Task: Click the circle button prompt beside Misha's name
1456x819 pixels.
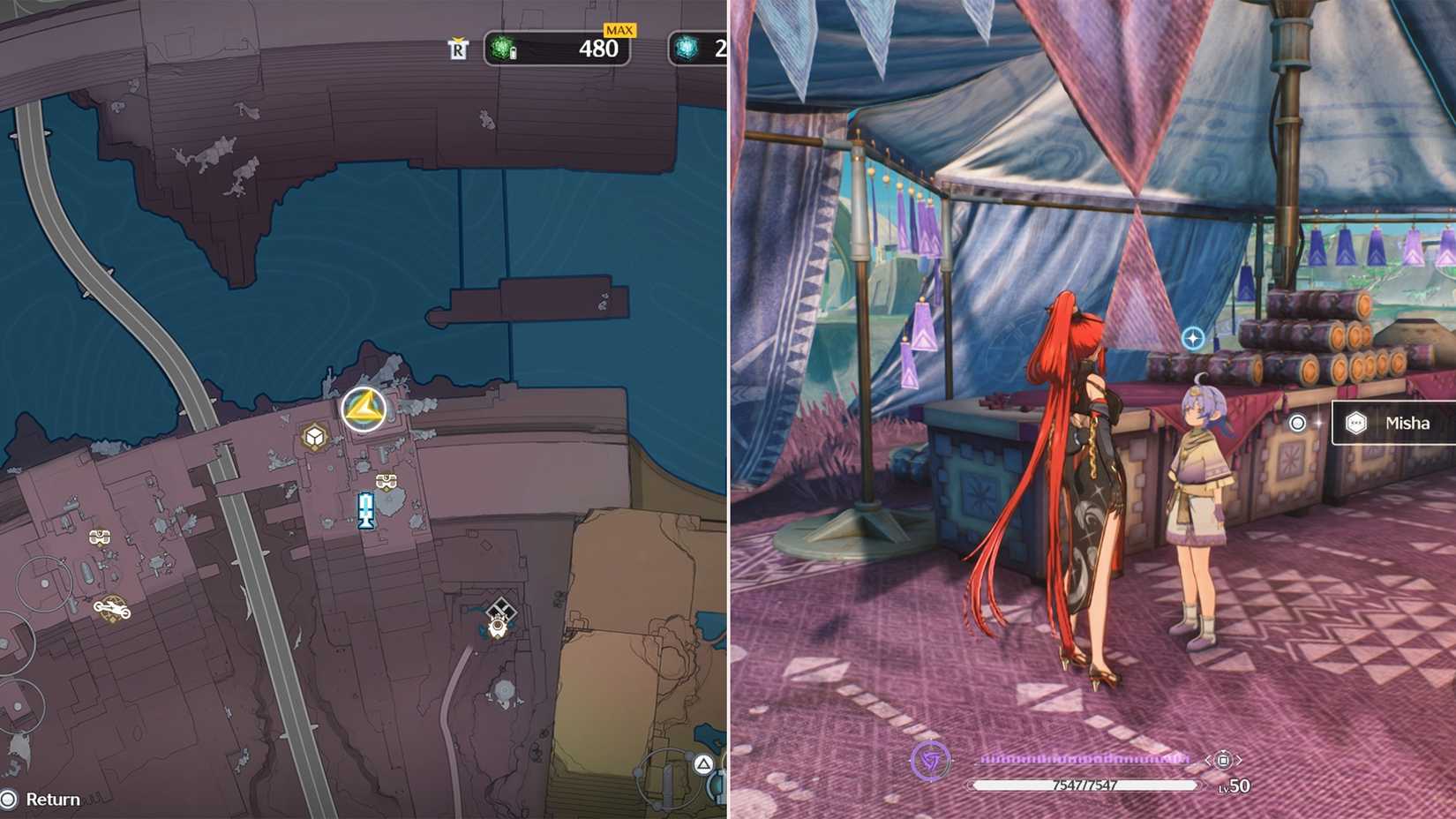Action: tap(1297, 423)
